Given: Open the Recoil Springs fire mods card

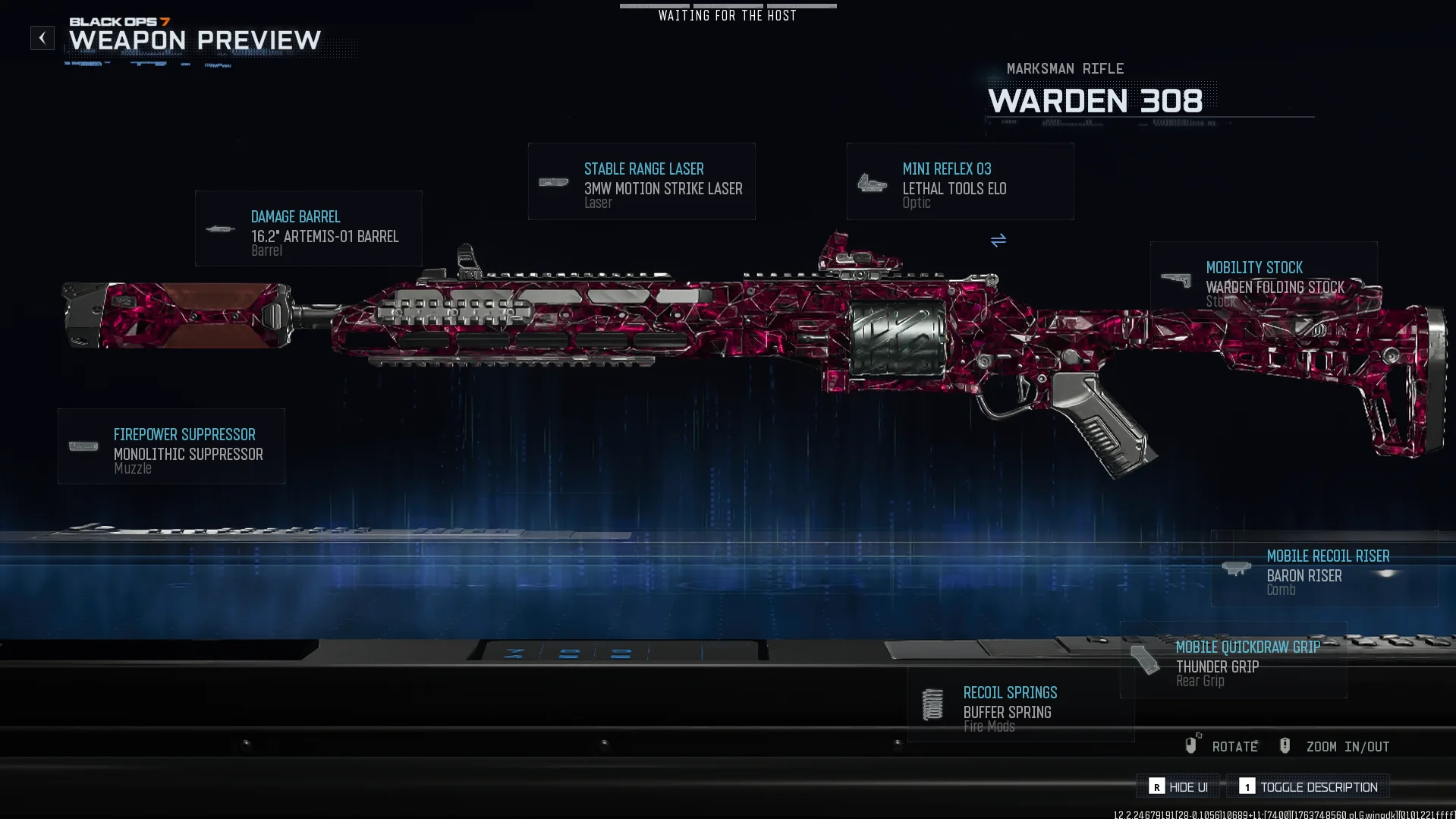Looking at the screenshot, I should pyautogui.click(x=1020, y=705).
